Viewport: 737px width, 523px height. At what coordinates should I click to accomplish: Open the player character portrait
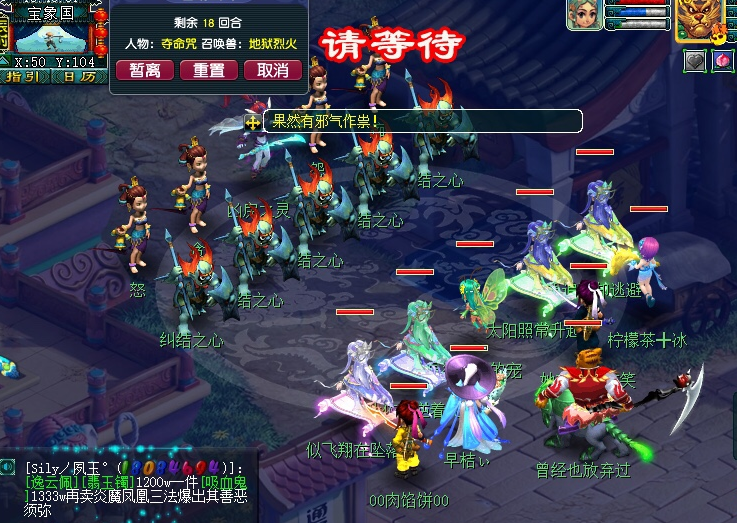(x=585, y=16)
